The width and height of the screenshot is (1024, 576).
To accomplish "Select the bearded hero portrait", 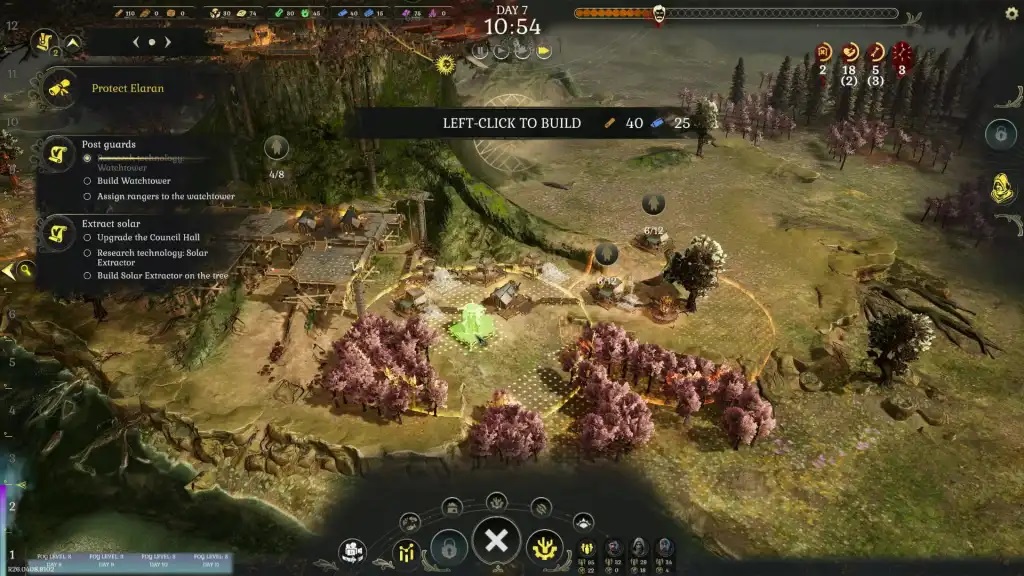I will 612,548.
